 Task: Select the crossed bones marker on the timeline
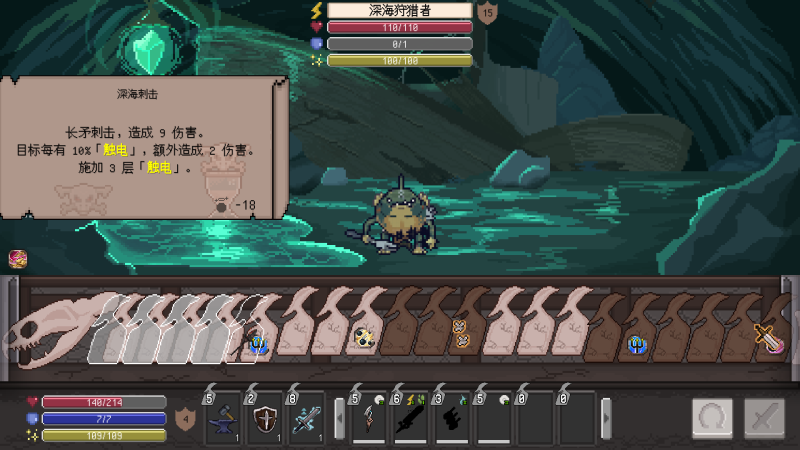tap(460, 333)
